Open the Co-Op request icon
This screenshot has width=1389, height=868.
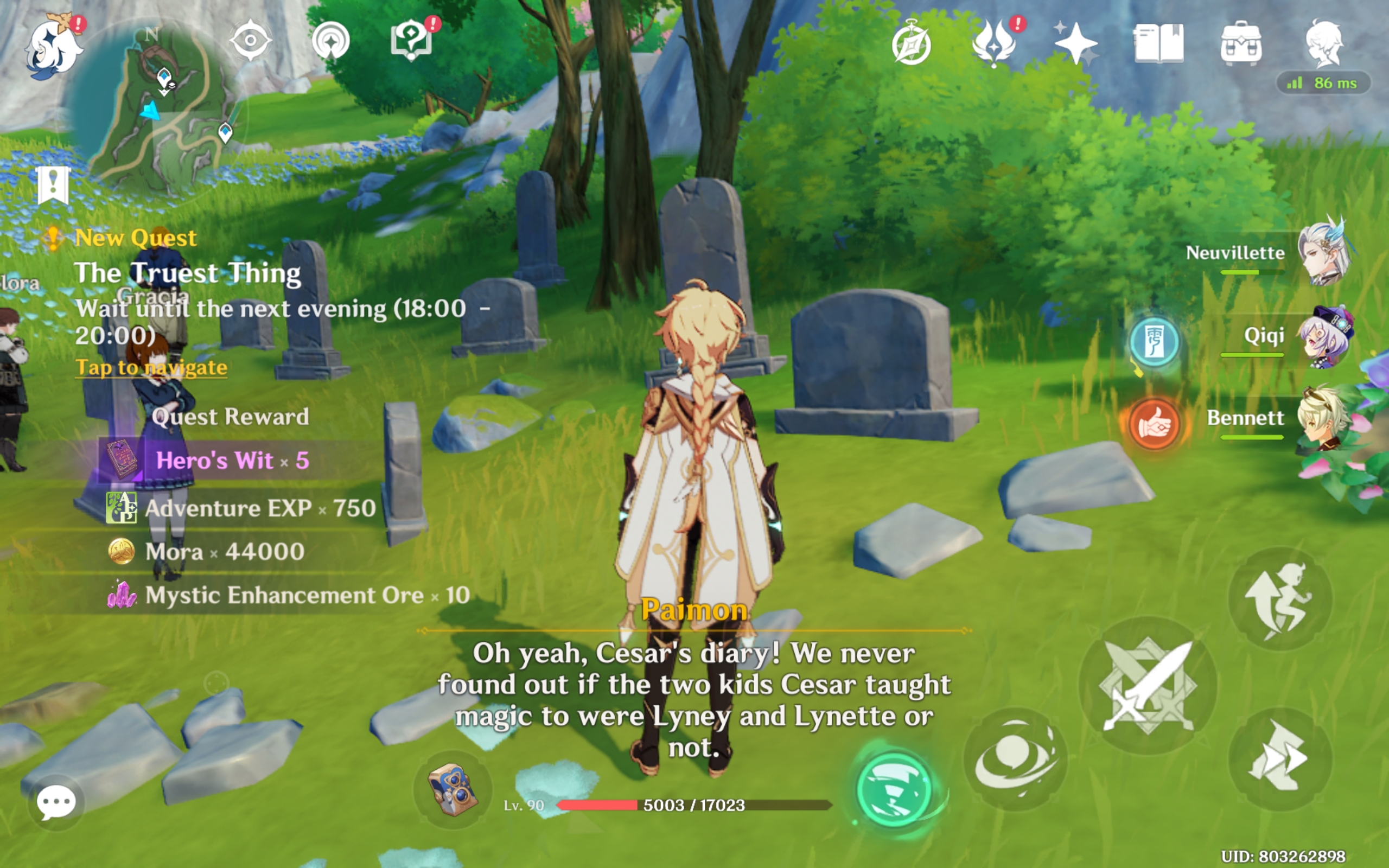pos(330,40)
